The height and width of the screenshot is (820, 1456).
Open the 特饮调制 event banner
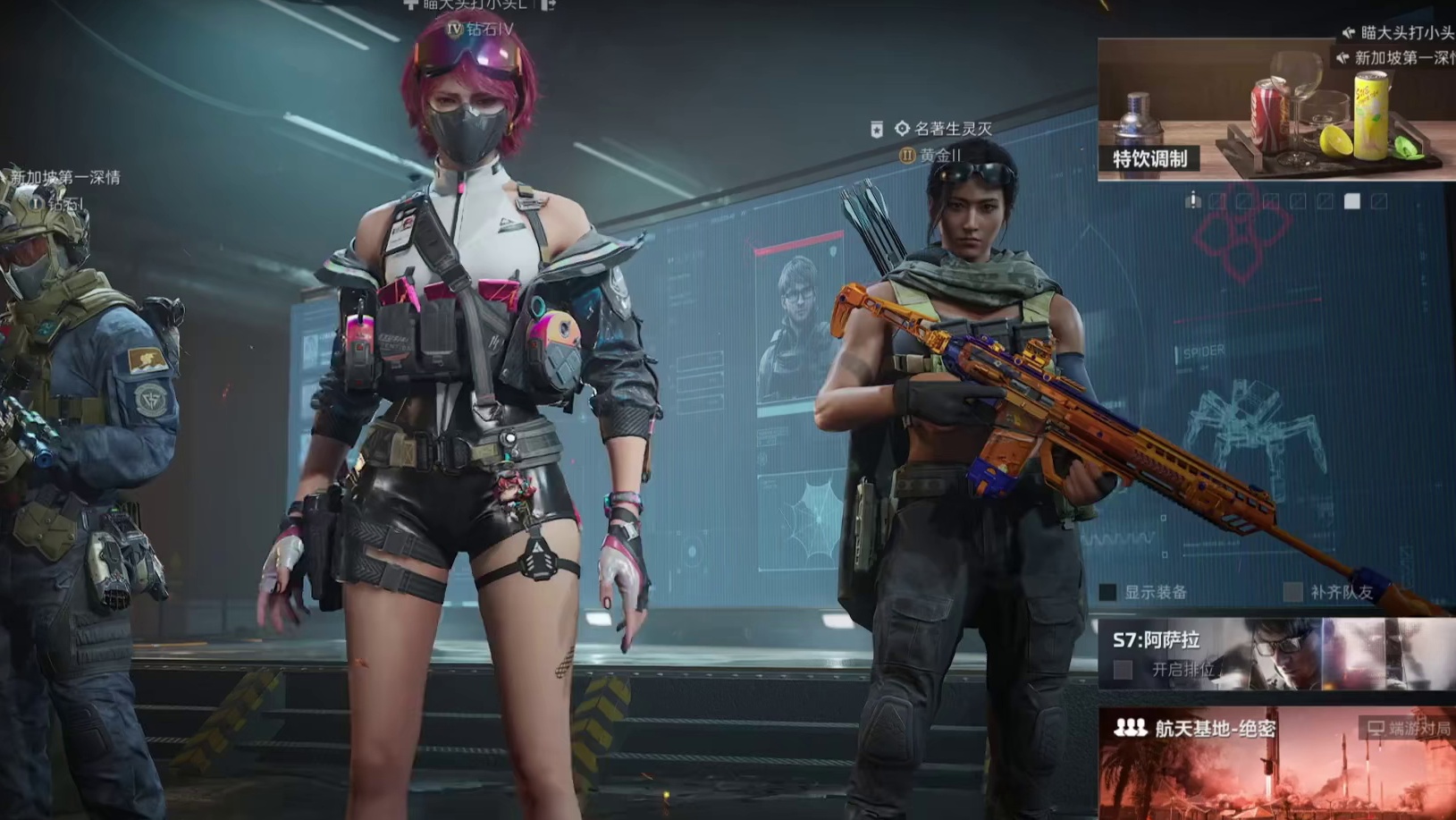[1275, 109]
